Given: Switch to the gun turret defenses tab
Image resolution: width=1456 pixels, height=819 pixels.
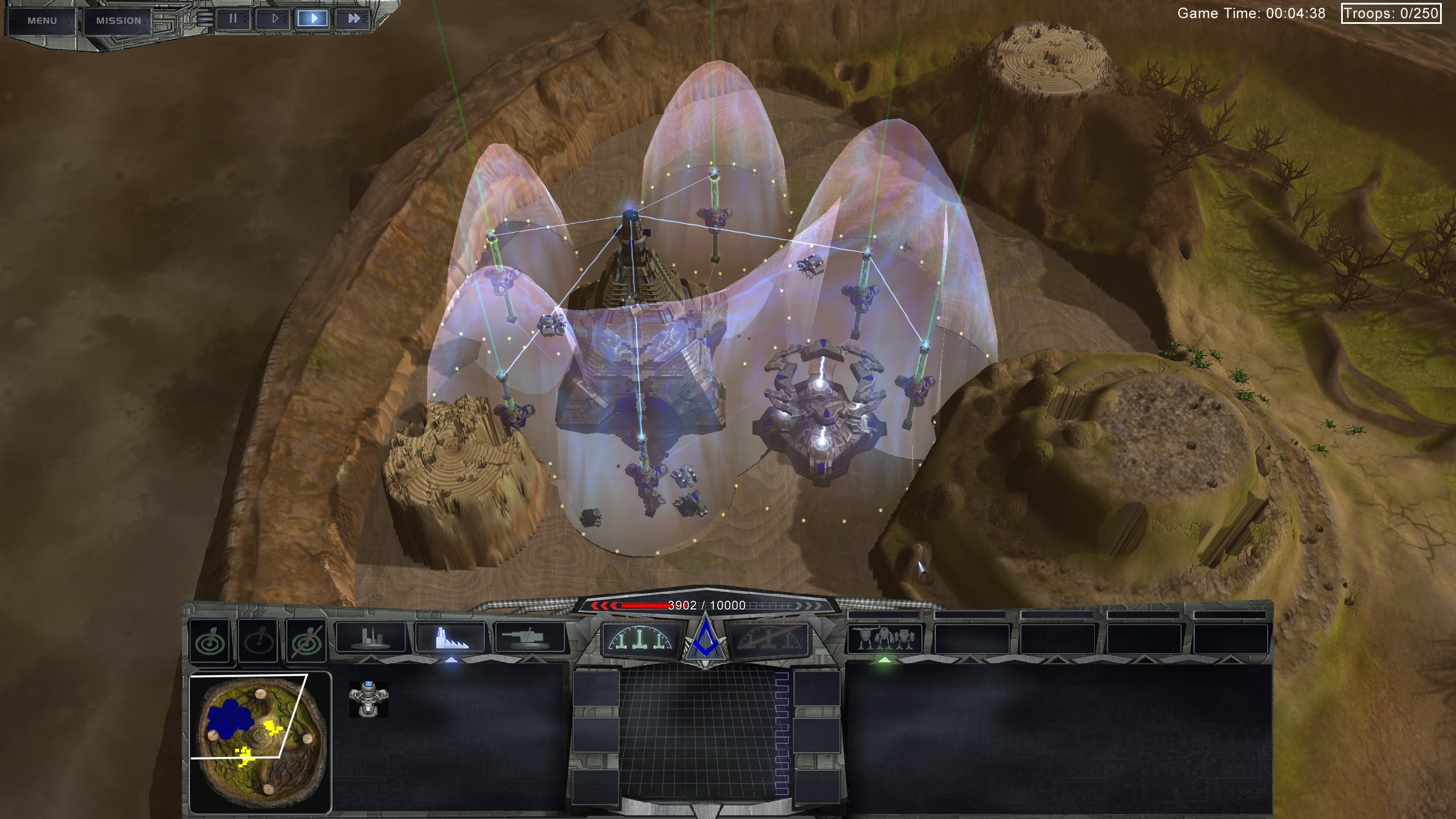Looking at the screenshot, I should click(x=530, y=637).
